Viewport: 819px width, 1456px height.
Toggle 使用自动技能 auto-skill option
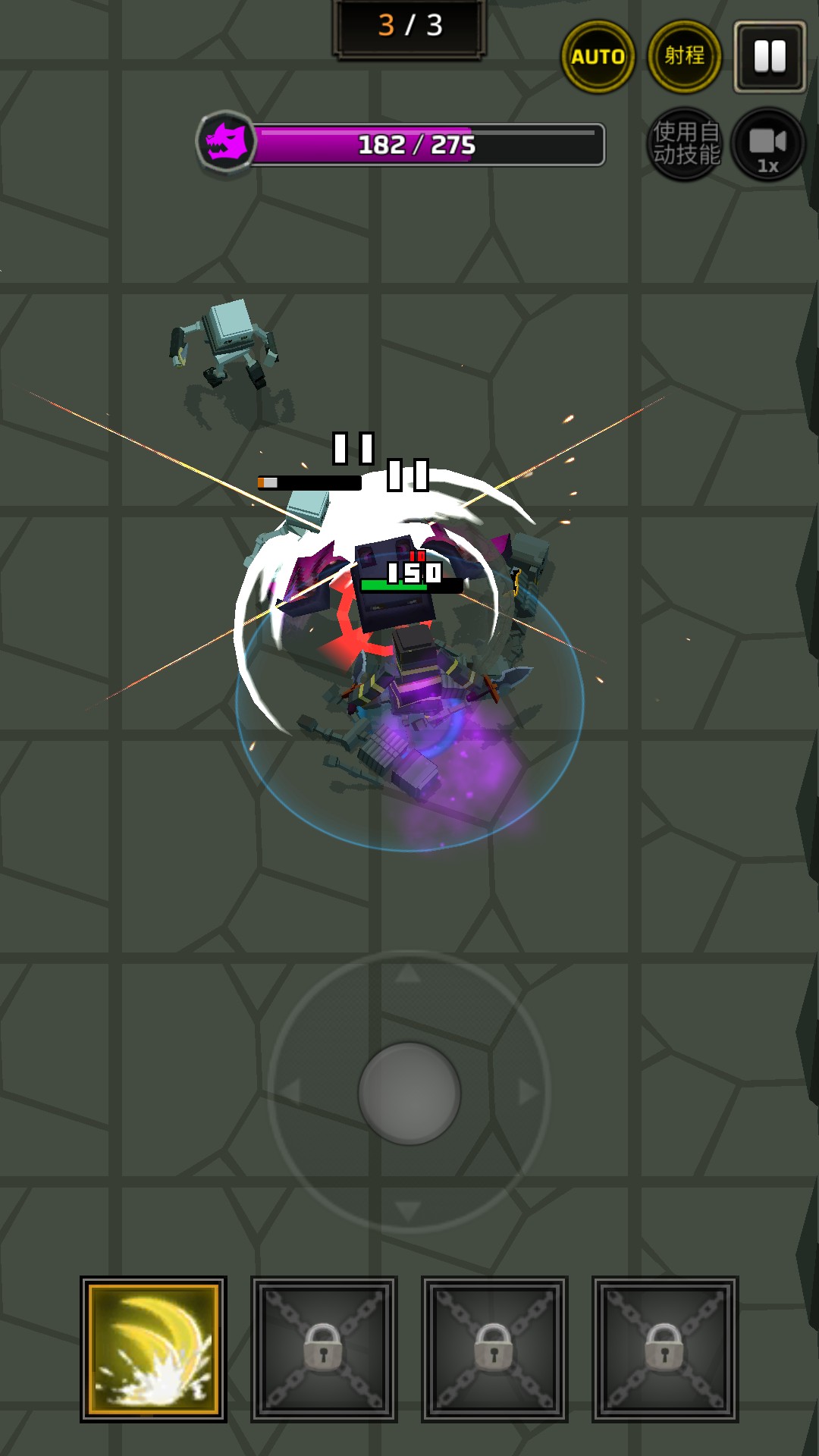686,144
